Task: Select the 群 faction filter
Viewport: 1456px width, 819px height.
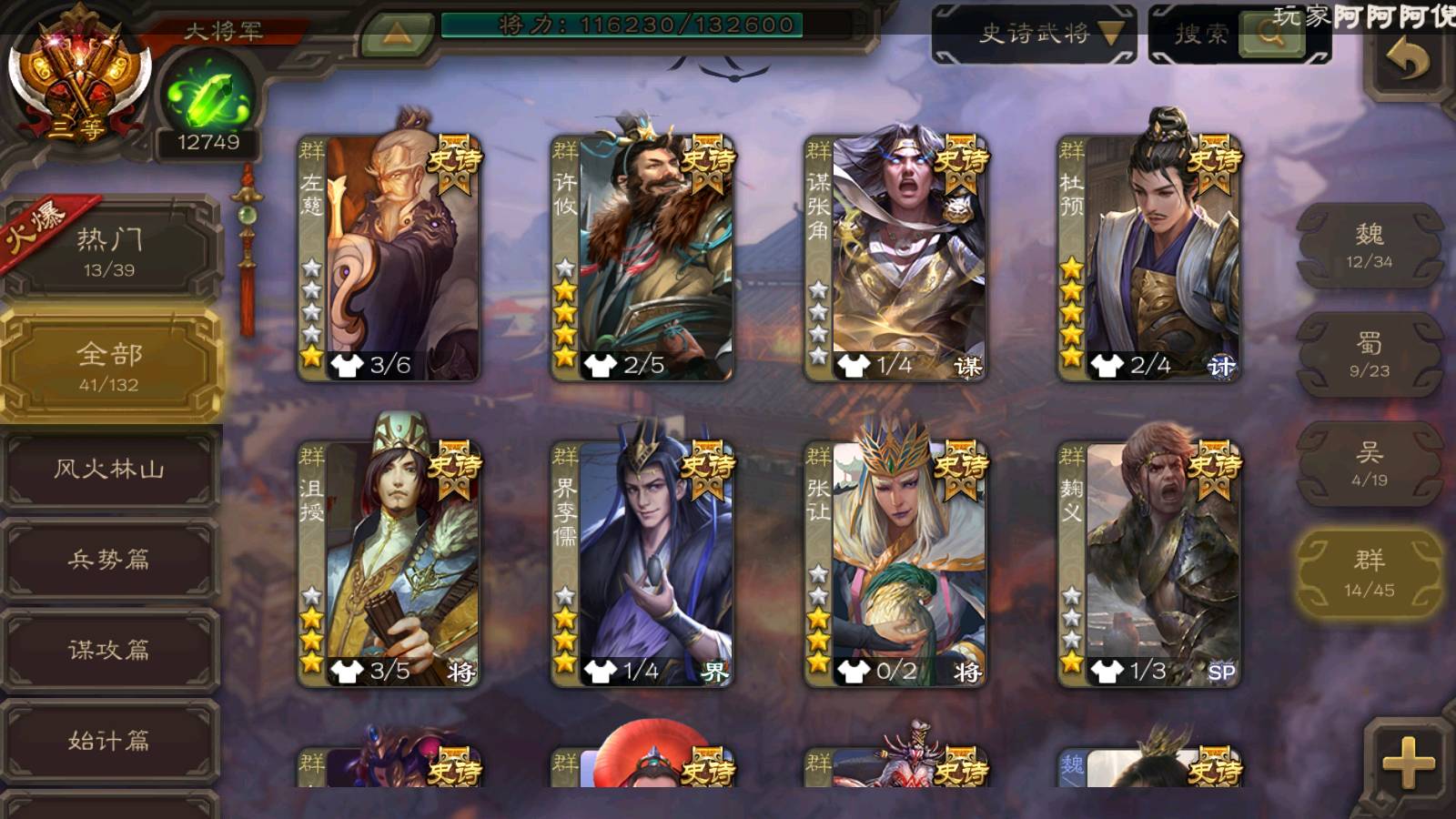Action: [x=1370, y=573]
